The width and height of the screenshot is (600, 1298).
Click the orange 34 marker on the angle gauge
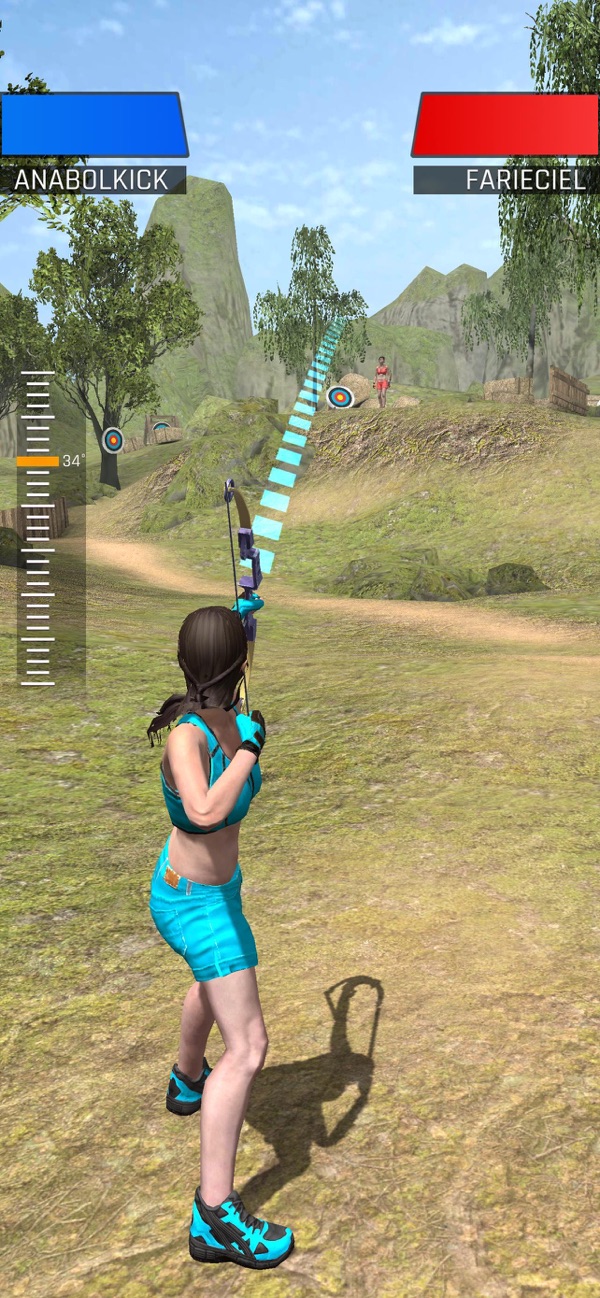38,461
